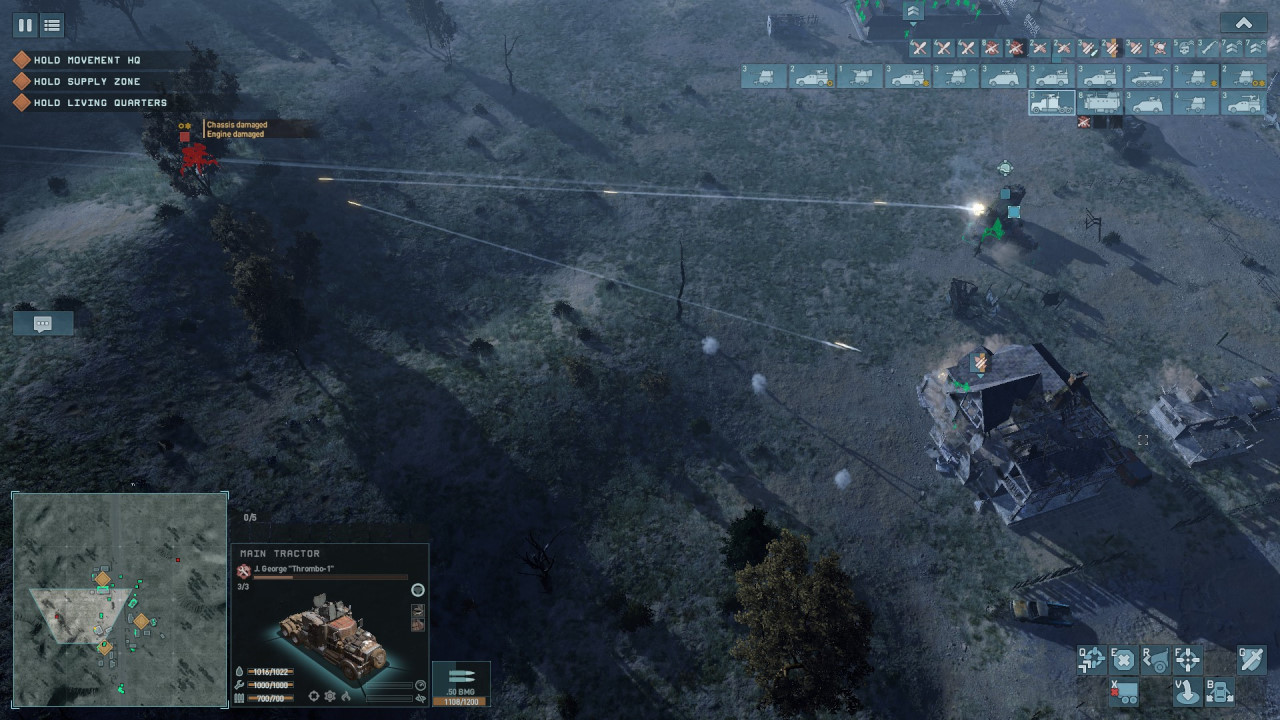1280x720 pixels.
Task: Activate the V downward-arrow unload command
Action: tap(1188, 691)
